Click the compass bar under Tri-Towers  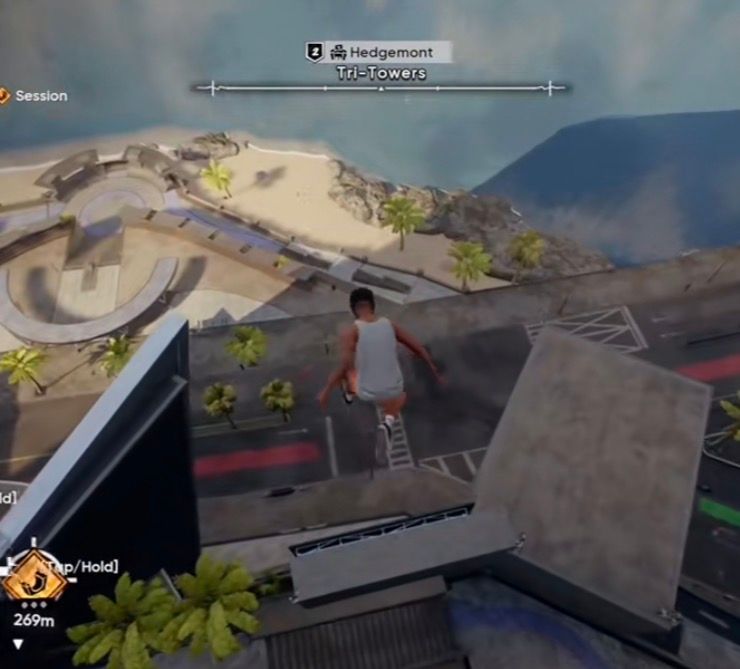point(381,88)
